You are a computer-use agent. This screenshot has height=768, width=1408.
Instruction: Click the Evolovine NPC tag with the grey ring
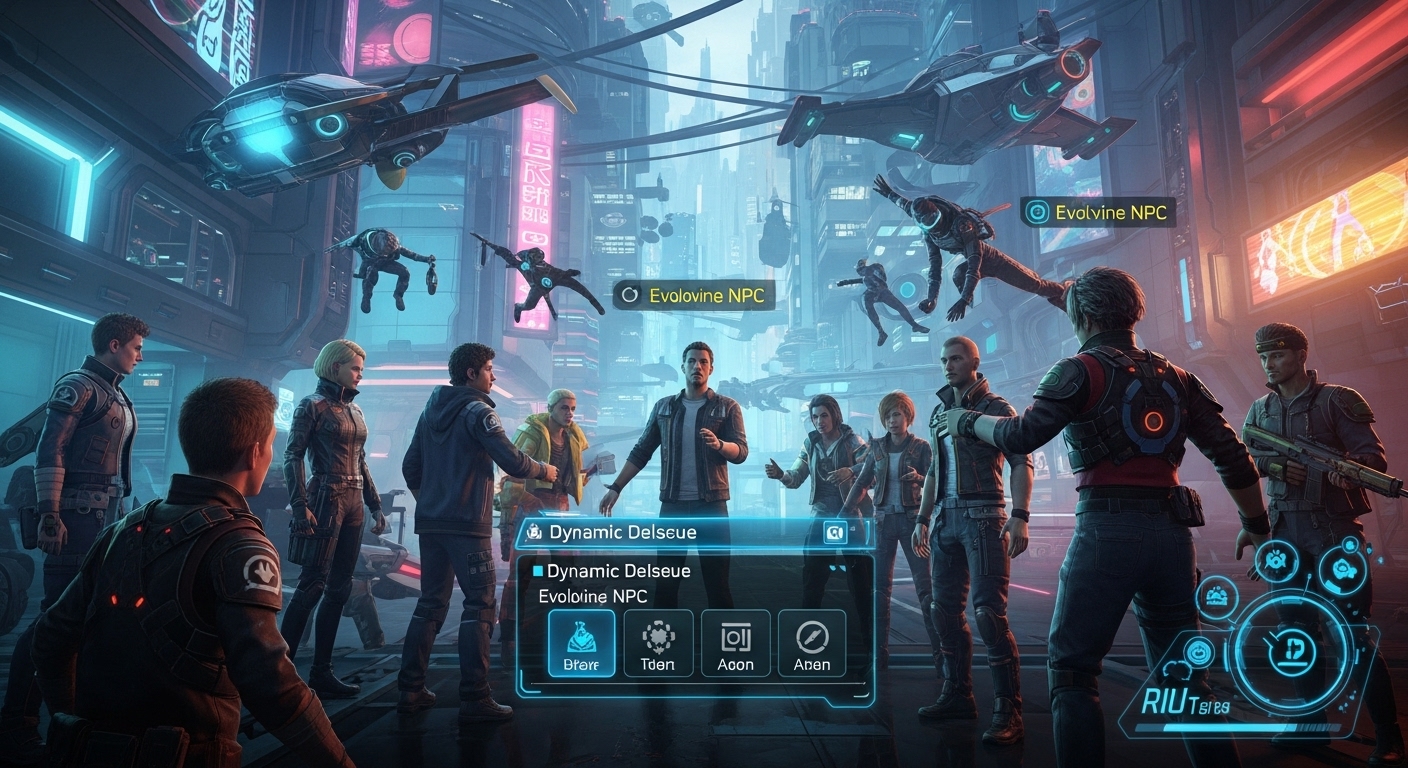694,296
